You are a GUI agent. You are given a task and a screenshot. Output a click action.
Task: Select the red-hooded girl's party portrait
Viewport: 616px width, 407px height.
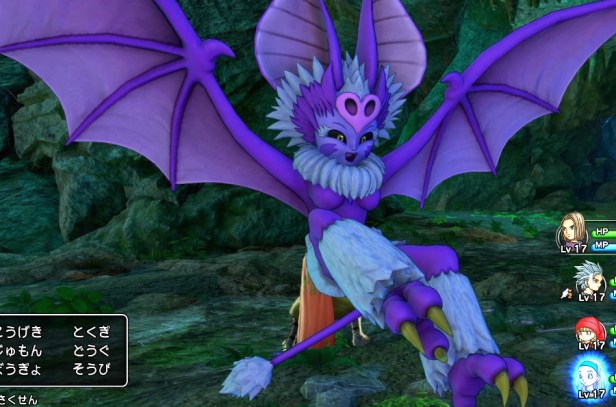tap(592, 330)
